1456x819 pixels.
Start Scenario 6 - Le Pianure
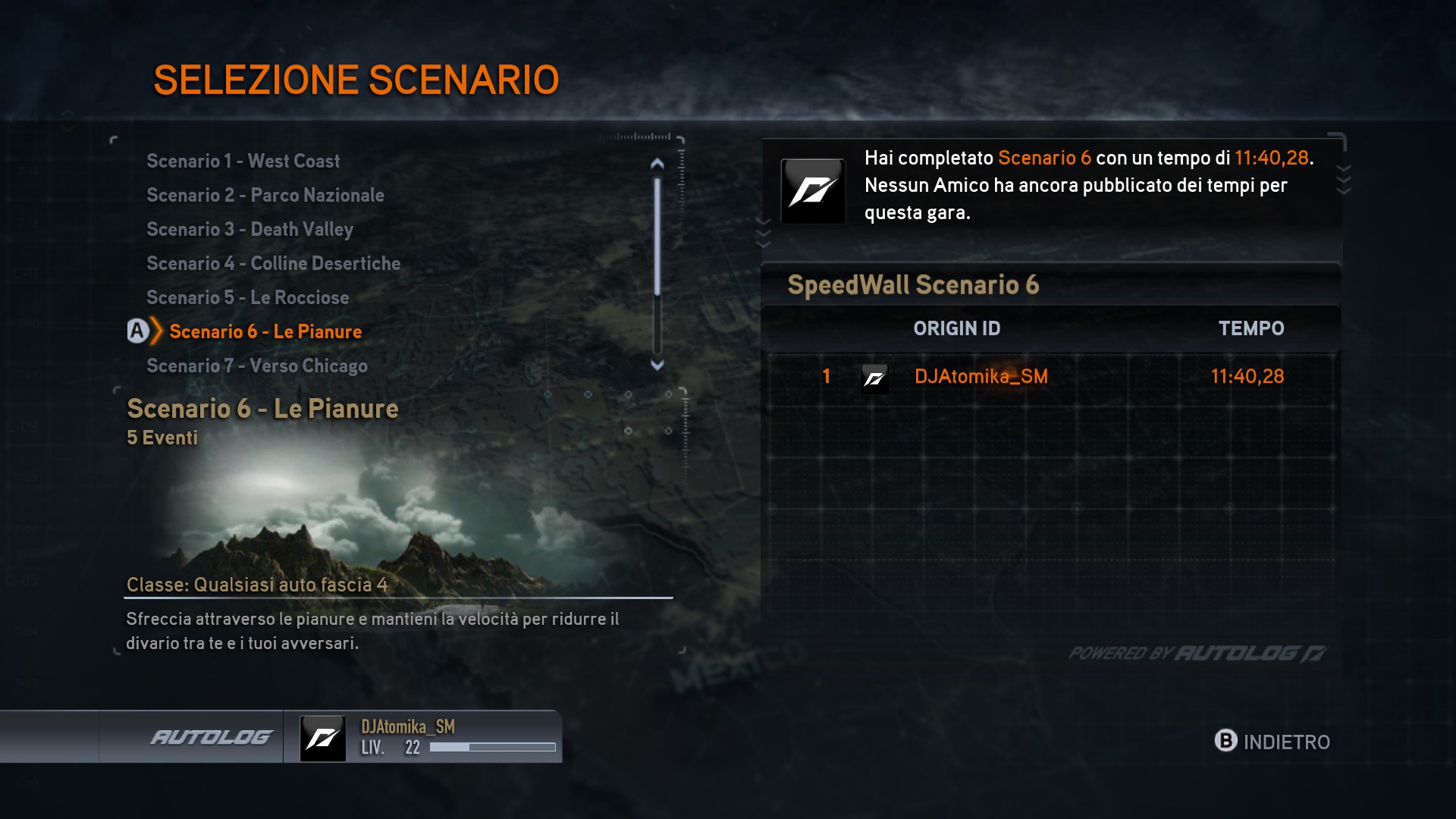(265, 331)
